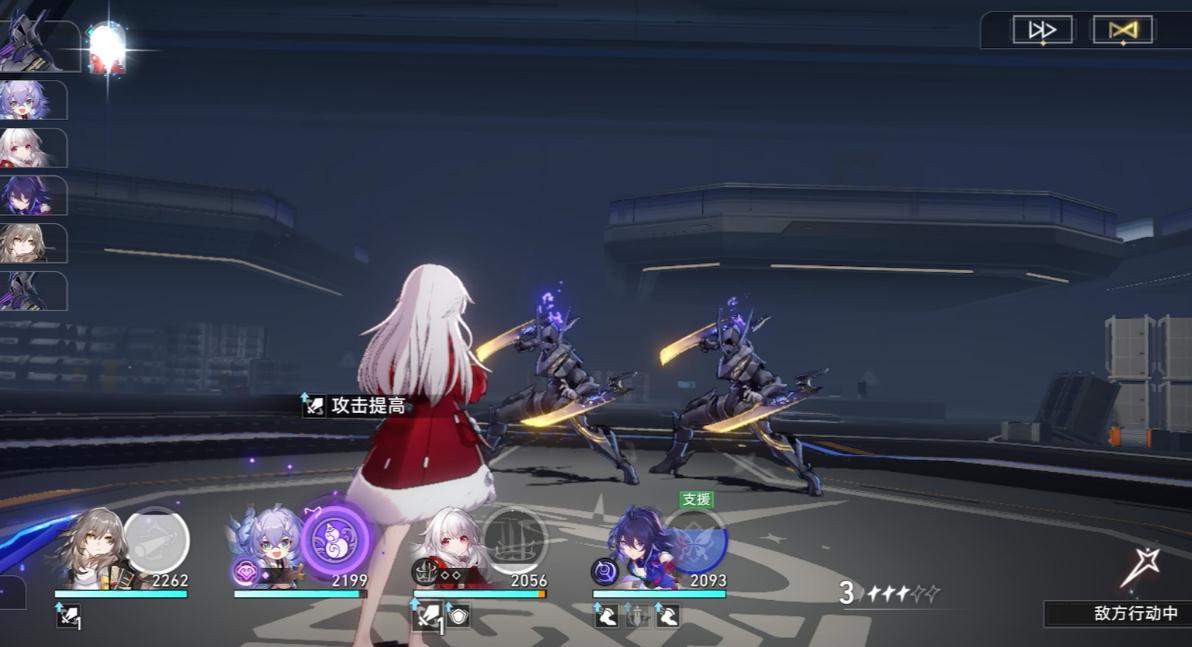Image resolution: width=1192 pixels, height=647 pixels.
Task: Select Bailu's portrait in the party bar
Action: [x=268, y=550]
